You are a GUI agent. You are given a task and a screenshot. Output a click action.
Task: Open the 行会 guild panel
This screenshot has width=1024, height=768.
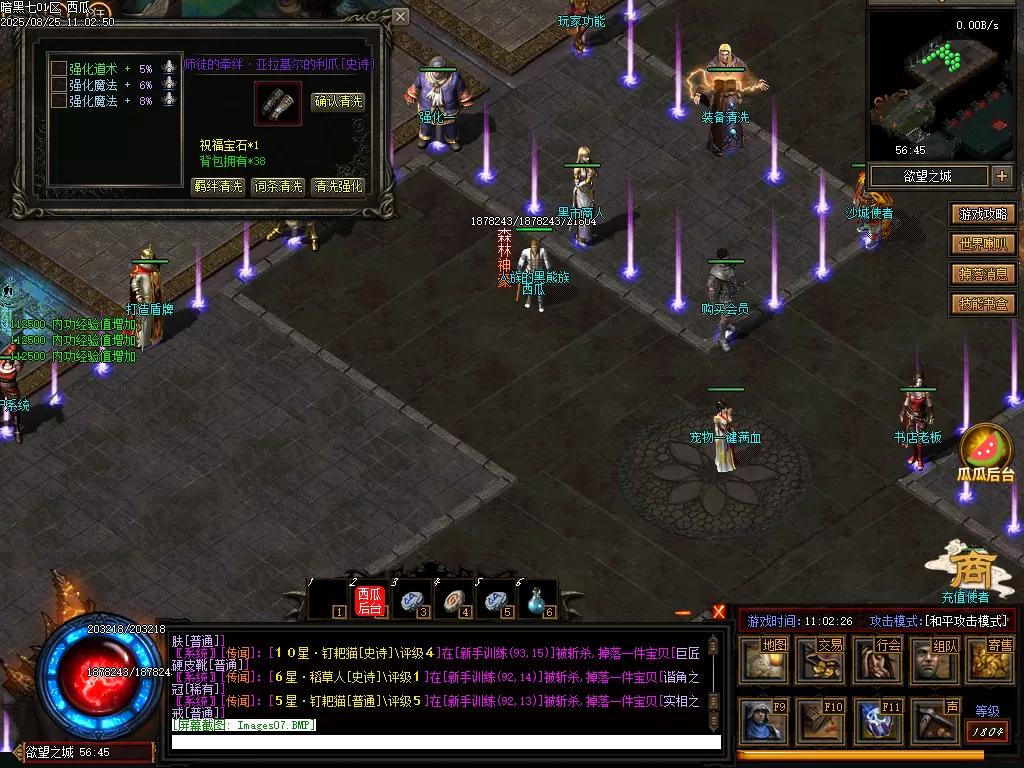[x=878, y=660]
